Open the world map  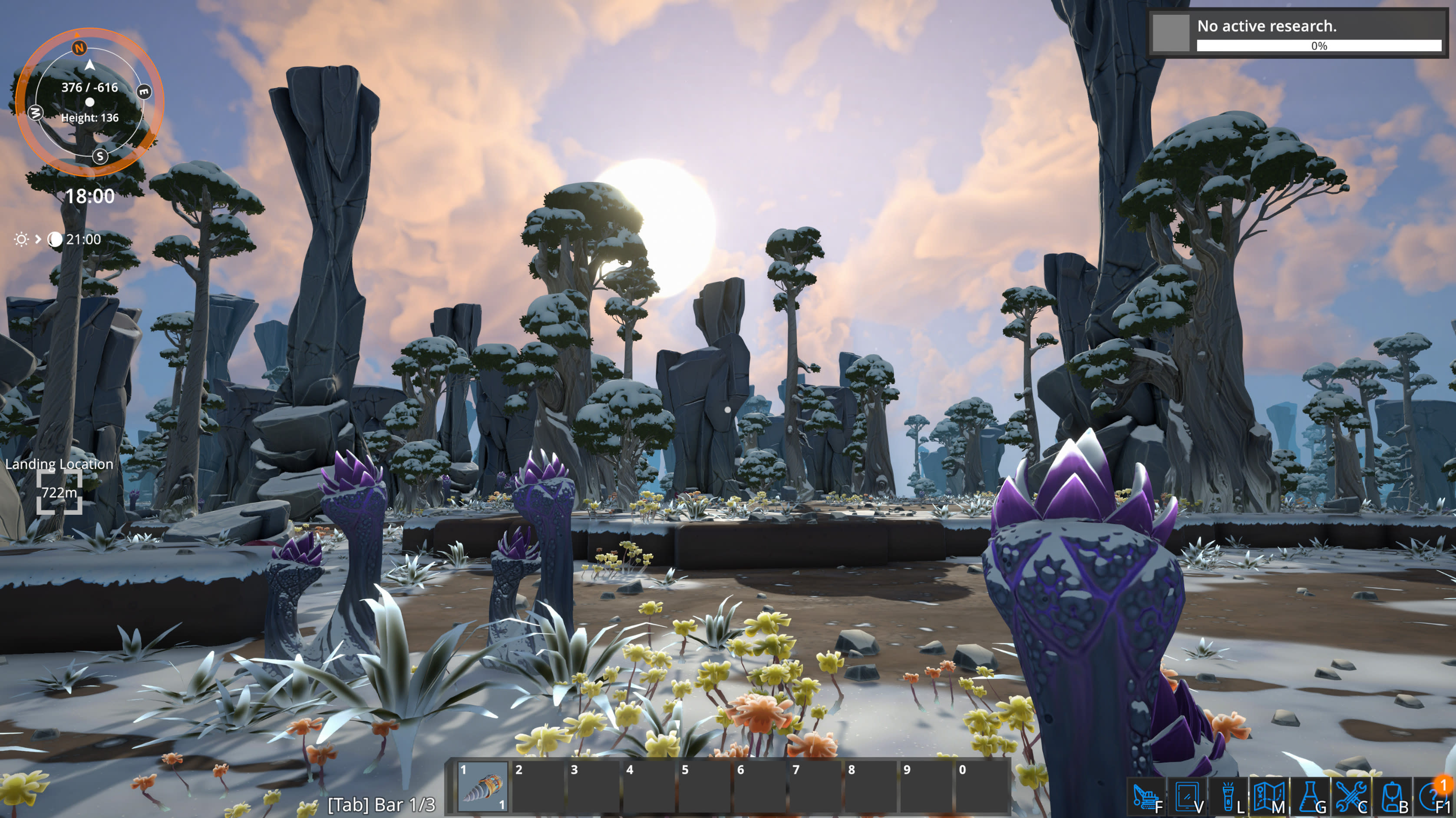click(1268, 797)
